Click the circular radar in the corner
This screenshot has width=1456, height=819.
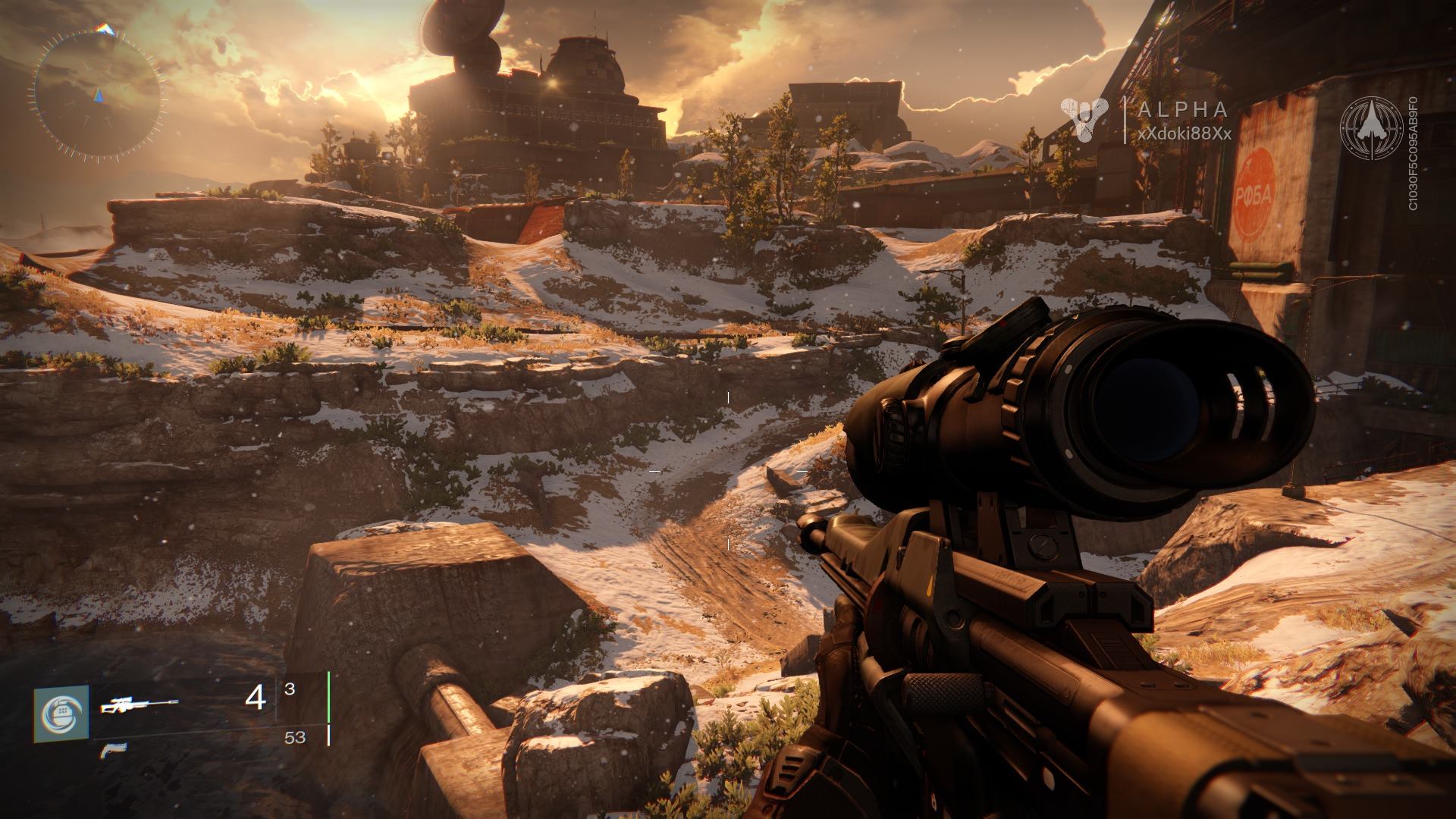(x=98, y=94)
